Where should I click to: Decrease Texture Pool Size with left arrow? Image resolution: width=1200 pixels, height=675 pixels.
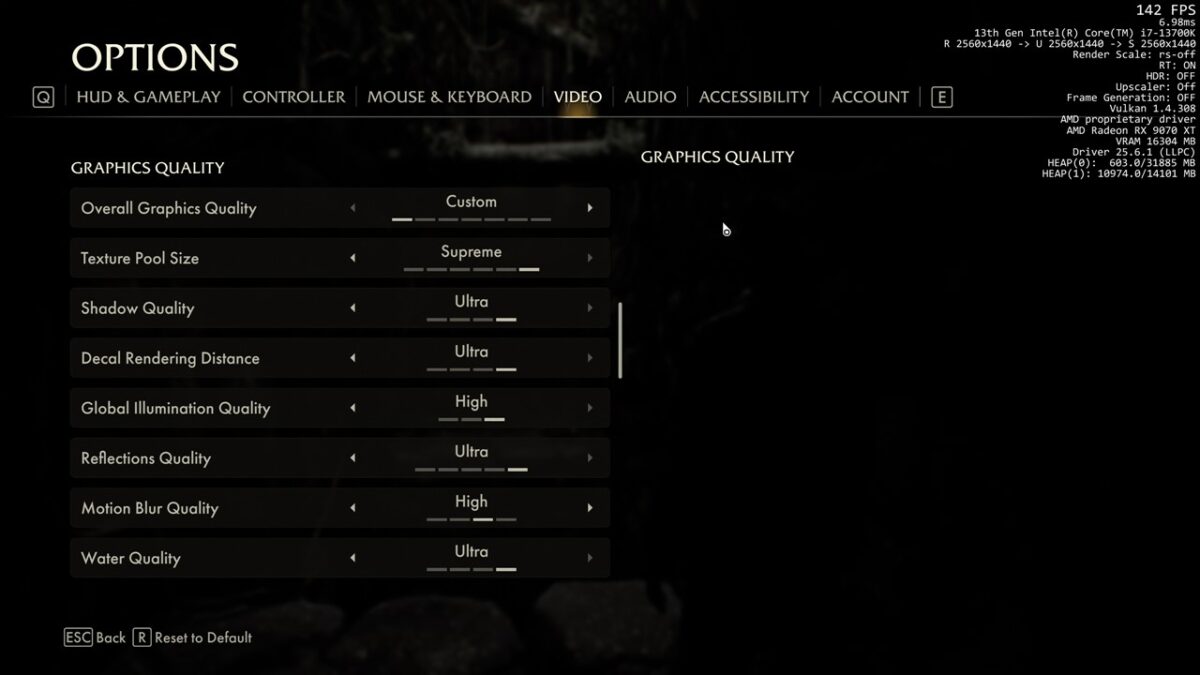click(x=352, y=258)
